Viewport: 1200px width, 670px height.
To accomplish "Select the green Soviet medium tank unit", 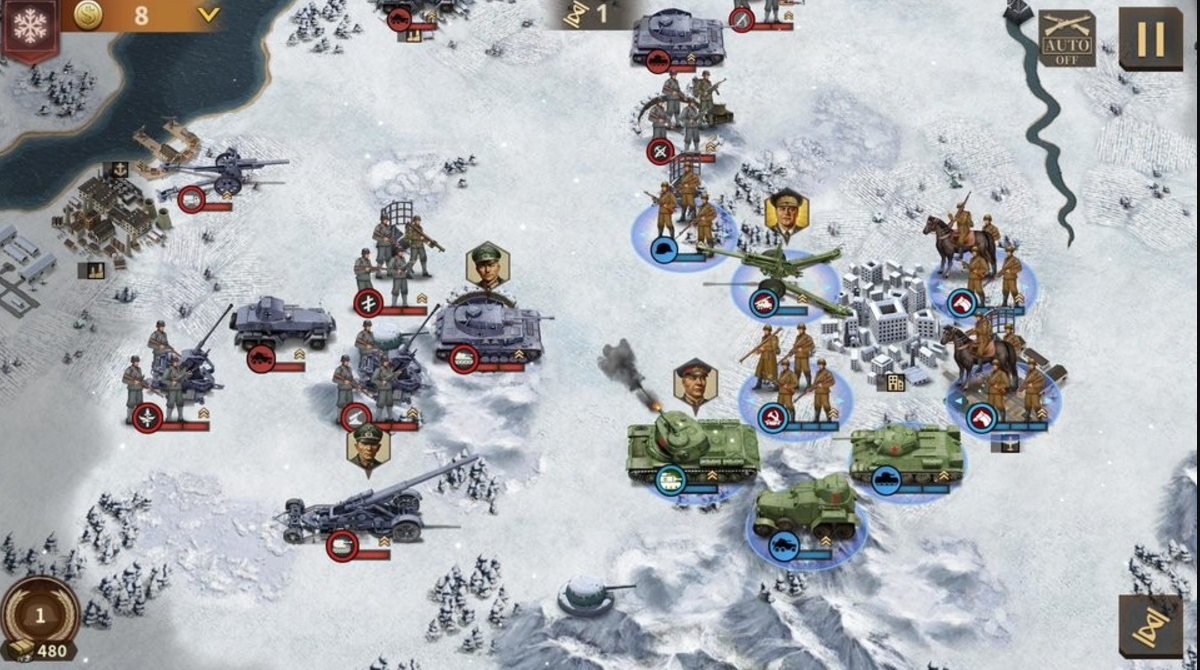I will pos(906,454).
